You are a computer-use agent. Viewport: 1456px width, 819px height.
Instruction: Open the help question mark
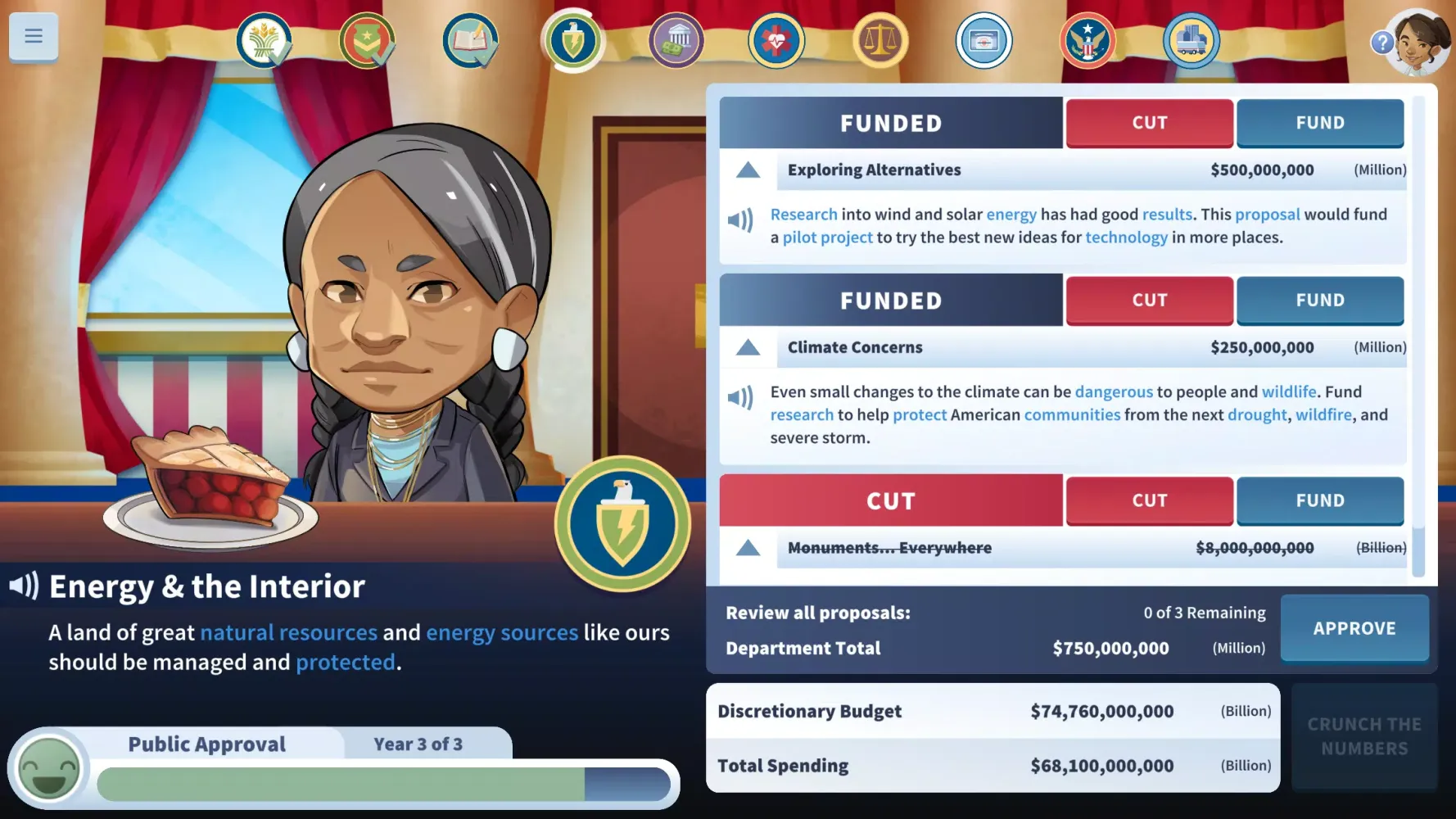tap(1381, 43)
